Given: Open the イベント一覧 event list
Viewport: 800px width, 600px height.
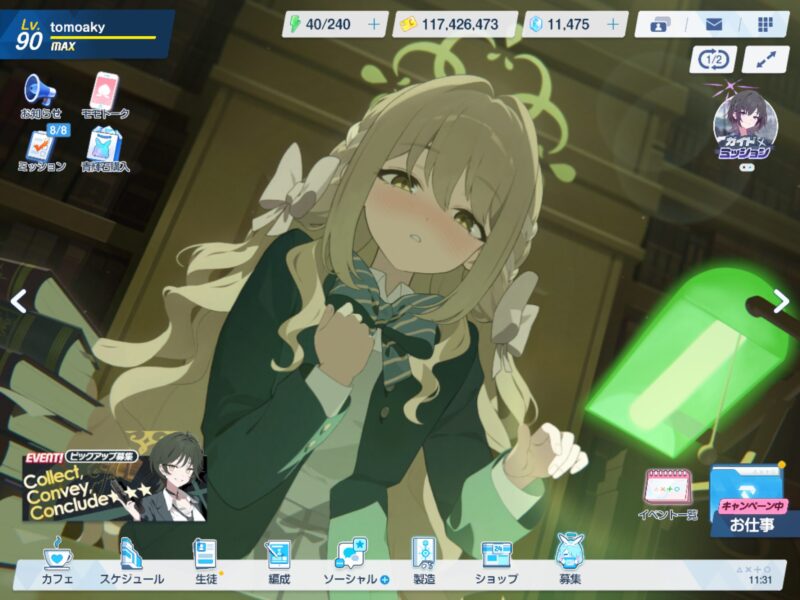Looking at the screenshot, I should click(x=665, y=493).
